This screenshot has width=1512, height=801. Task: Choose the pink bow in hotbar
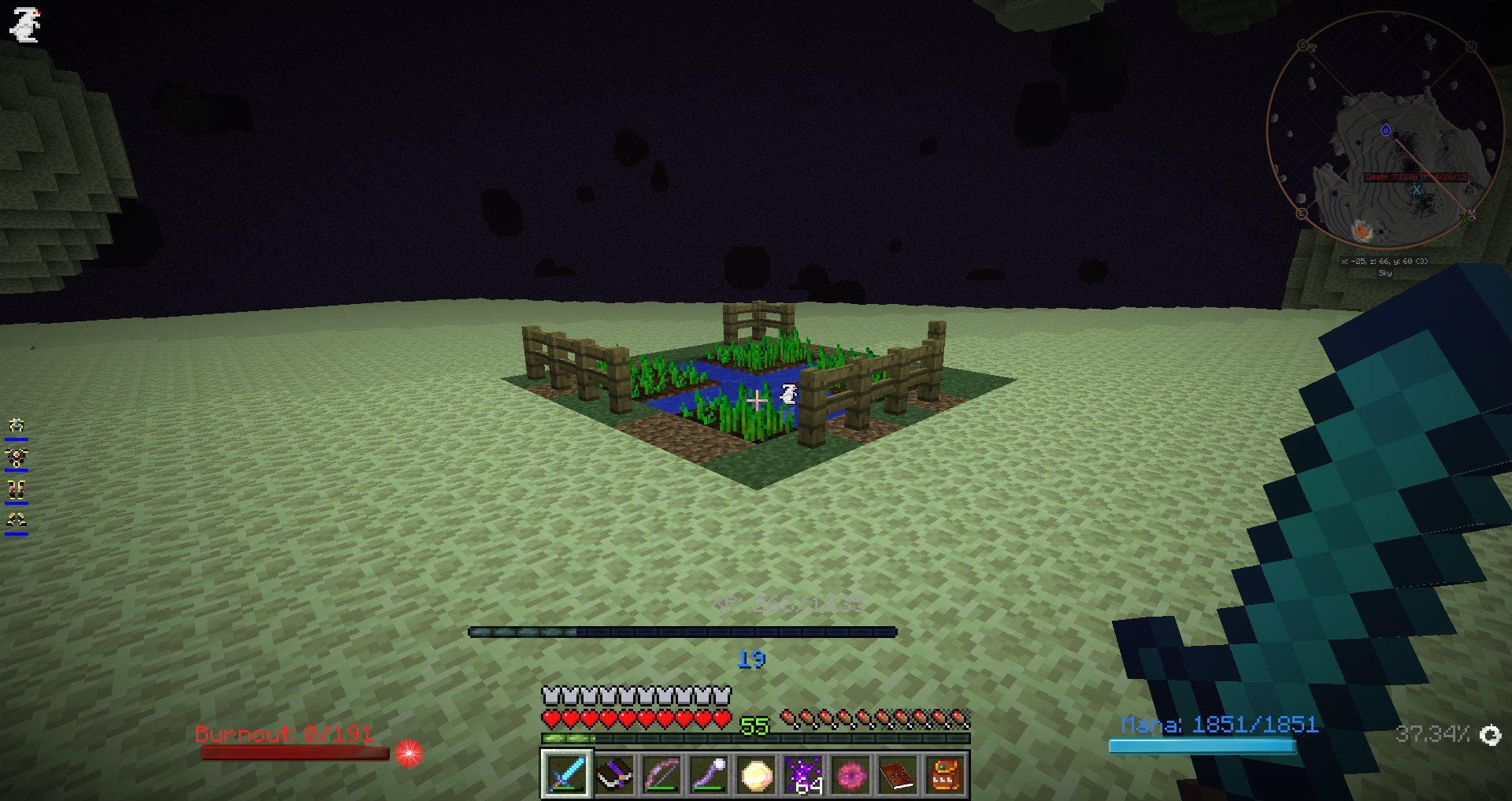tap(661, 775)
